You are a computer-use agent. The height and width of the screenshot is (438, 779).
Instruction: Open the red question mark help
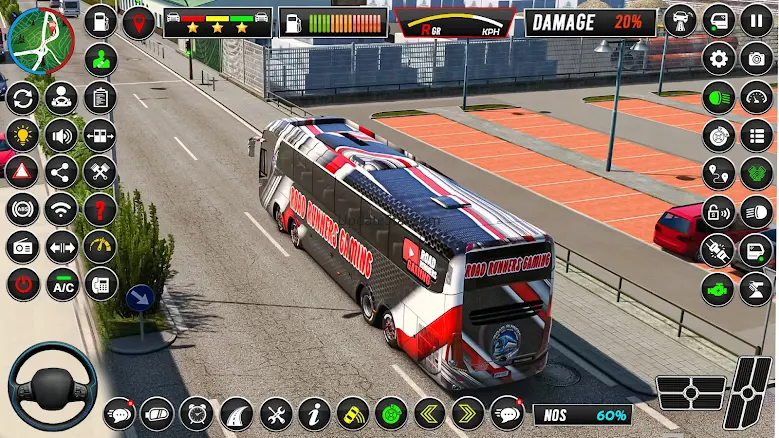pyautogui.click(x=100, y=209)
